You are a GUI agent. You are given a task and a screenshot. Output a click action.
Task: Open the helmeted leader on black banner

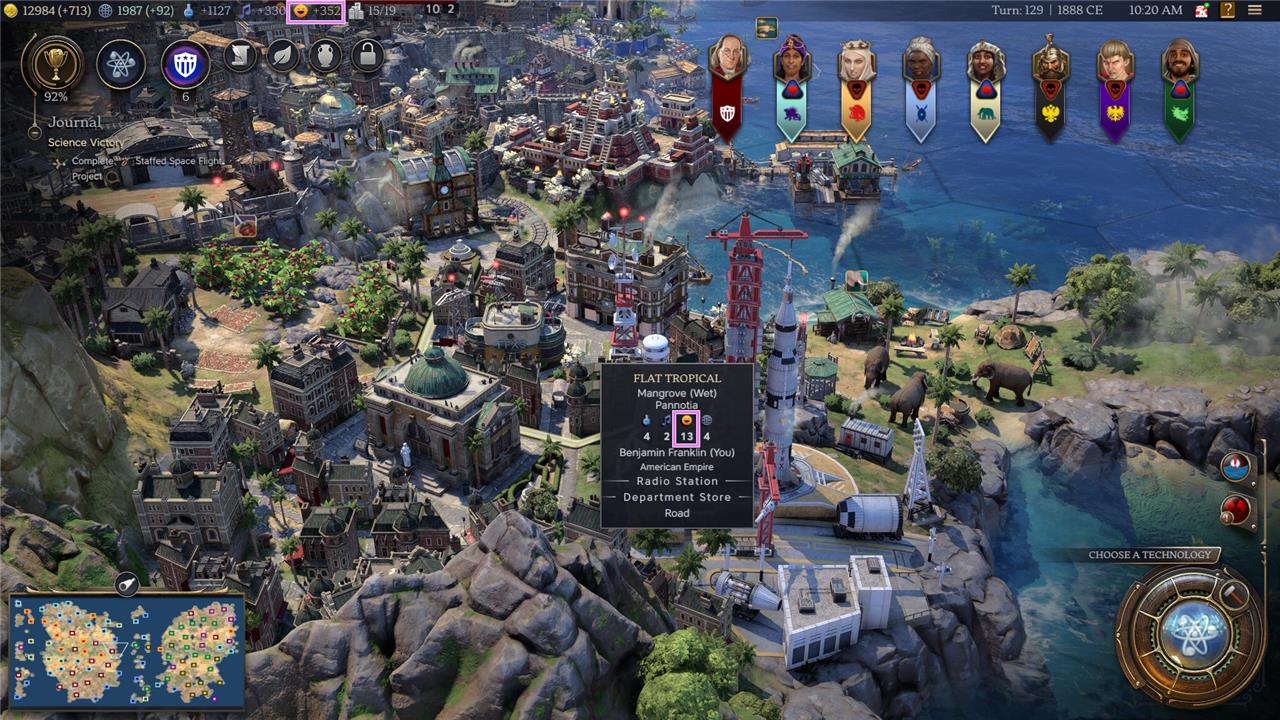coord(1051,61)
